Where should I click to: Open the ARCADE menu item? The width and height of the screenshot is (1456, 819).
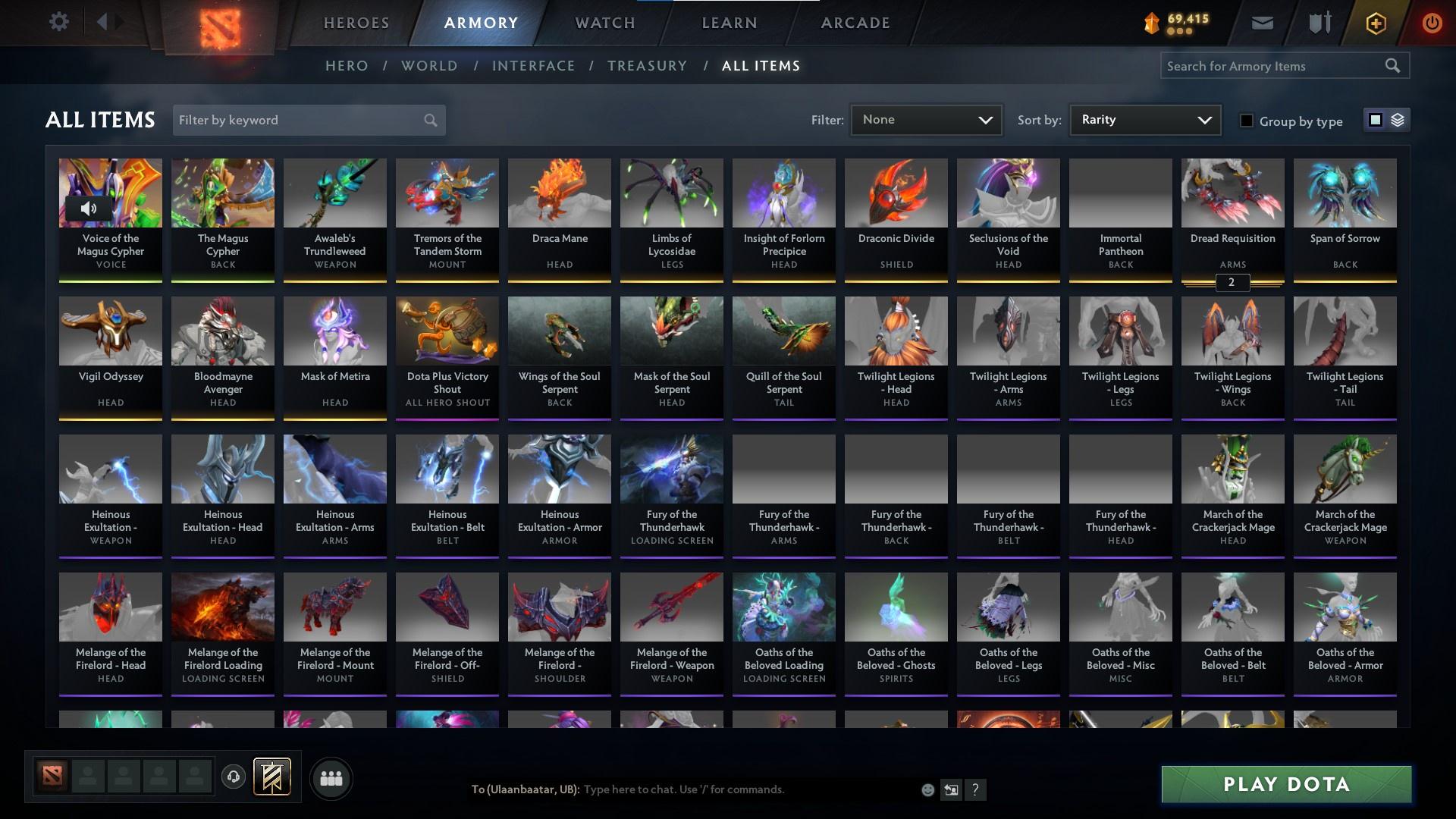855,22
